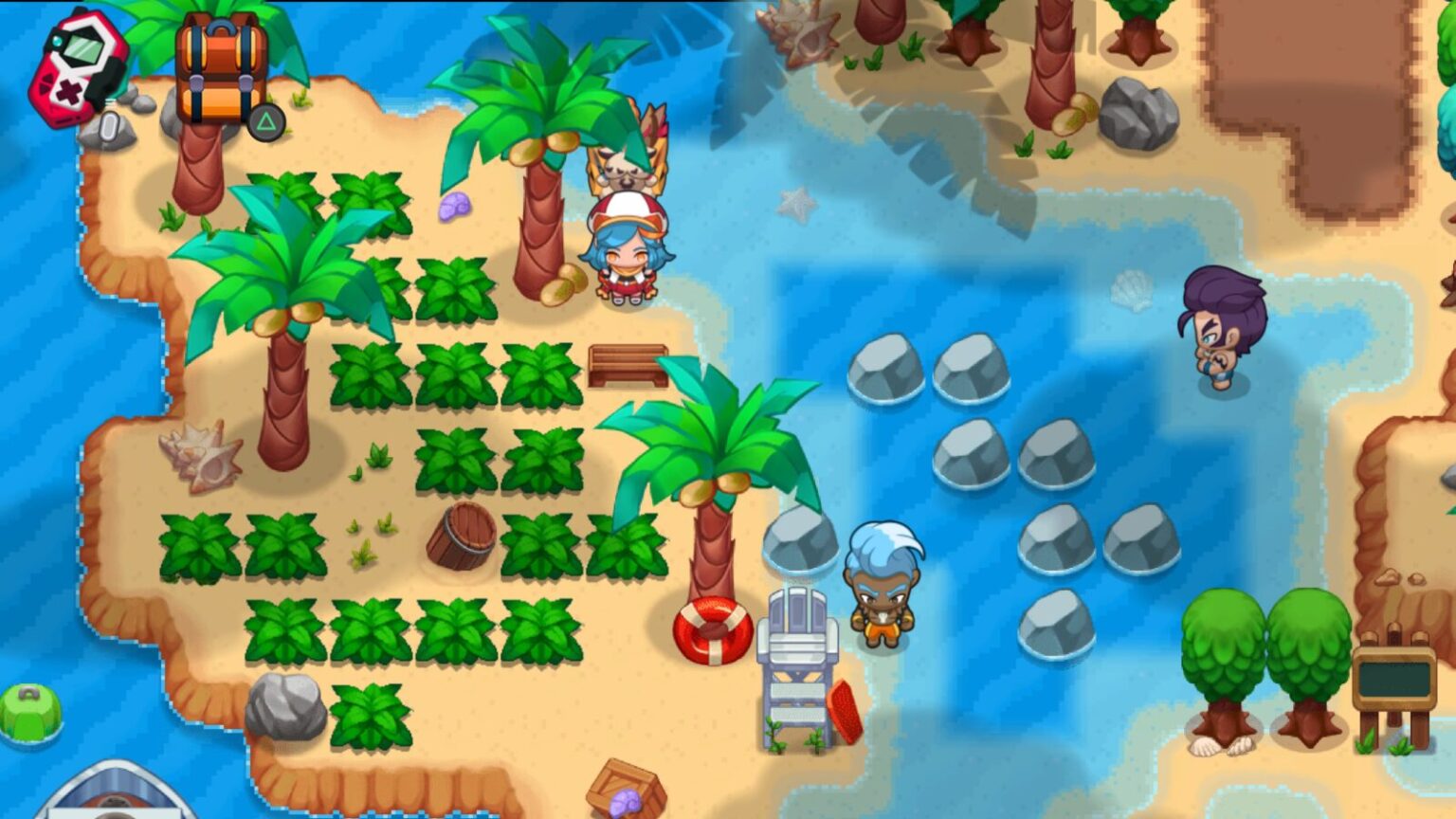Click the purple seashell near the palm tree

click(x=453, y=209)
